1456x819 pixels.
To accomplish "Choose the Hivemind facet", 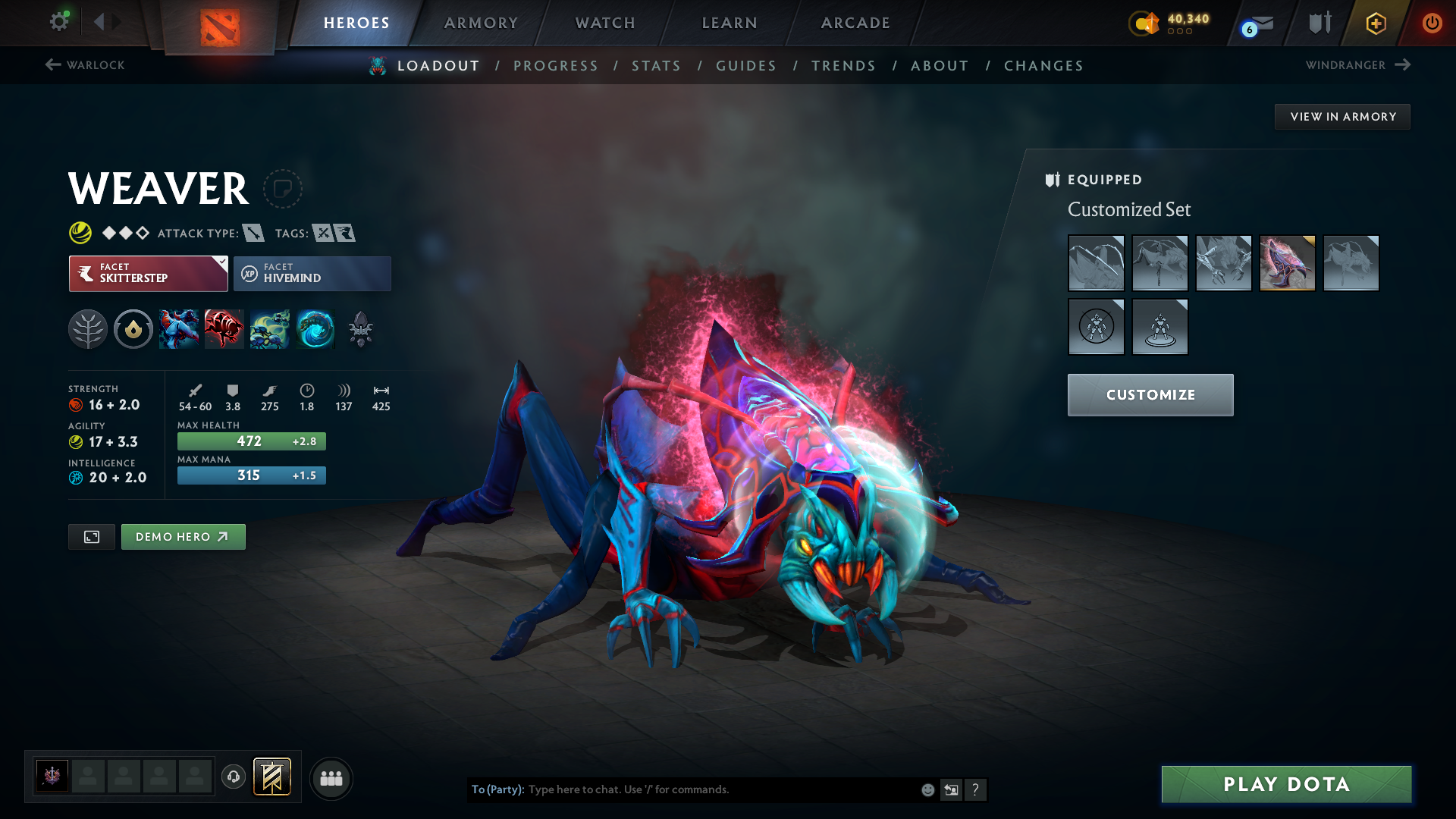I will (312, 273).
